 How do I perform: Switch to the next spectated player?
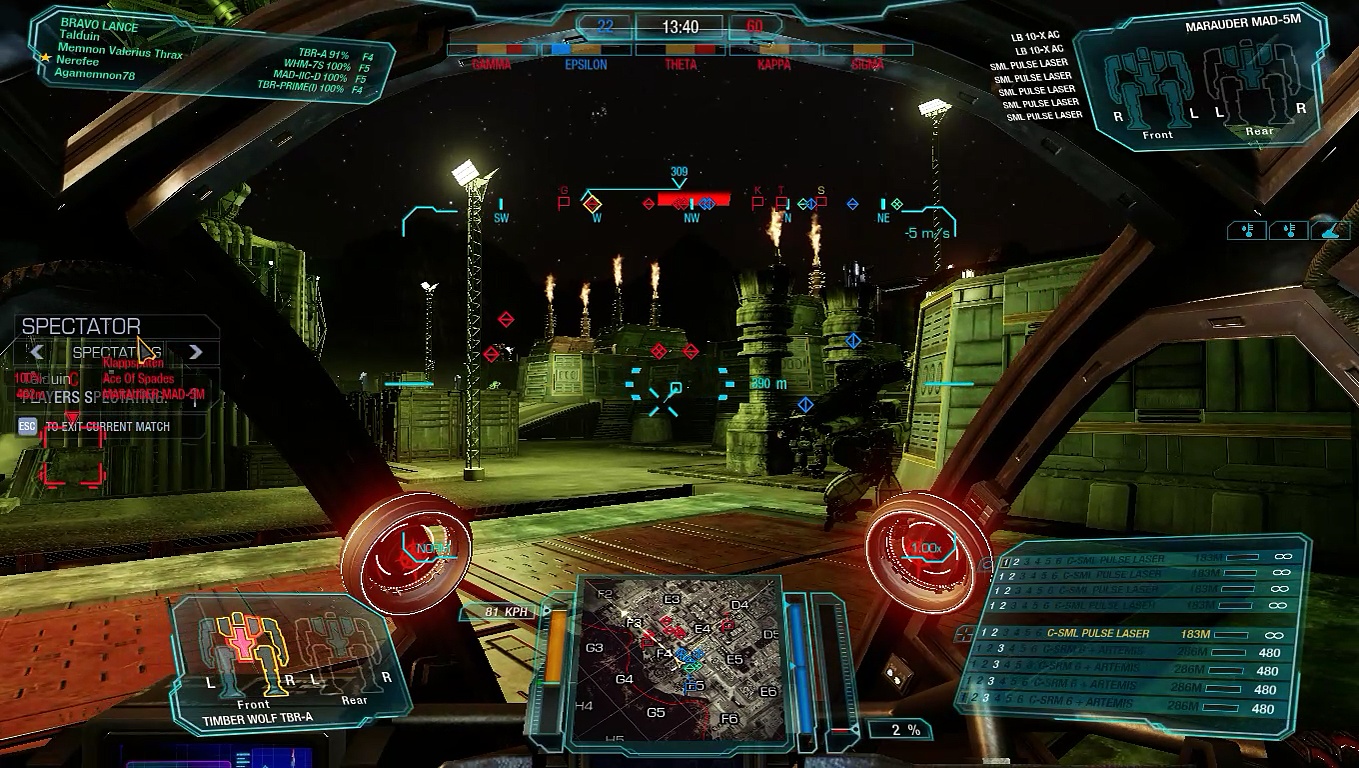[196, 352]
